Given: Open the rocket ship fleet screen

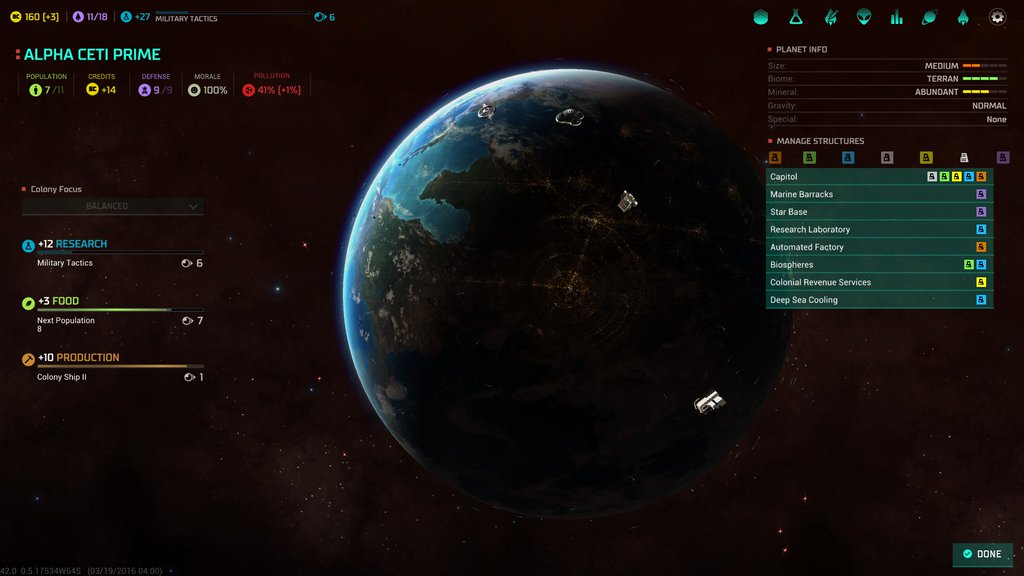Looking at the screenshot, I should pos(963,17).
